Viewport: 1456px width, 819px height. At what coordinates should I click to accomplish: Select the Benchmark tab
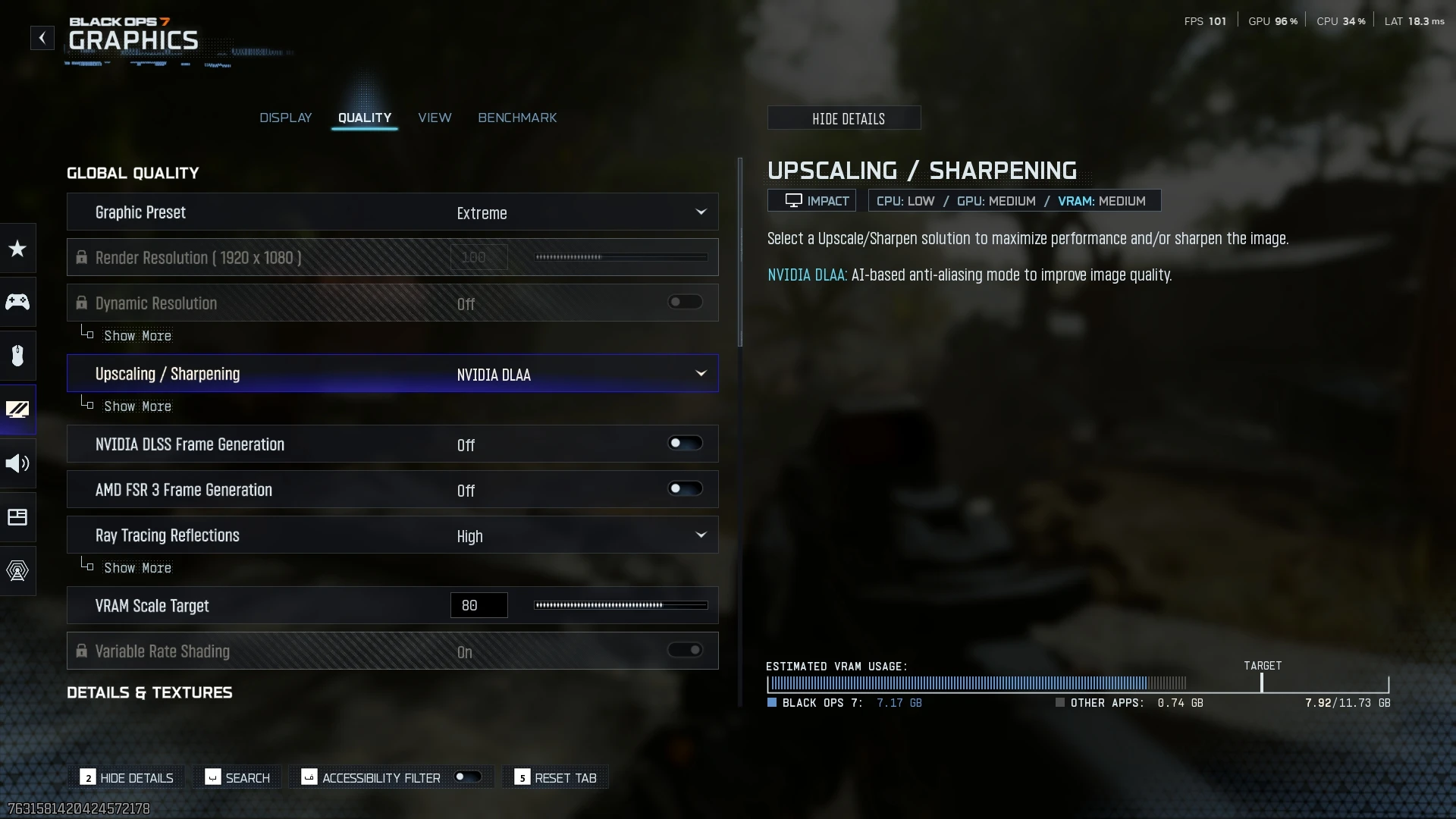point(517,118)
